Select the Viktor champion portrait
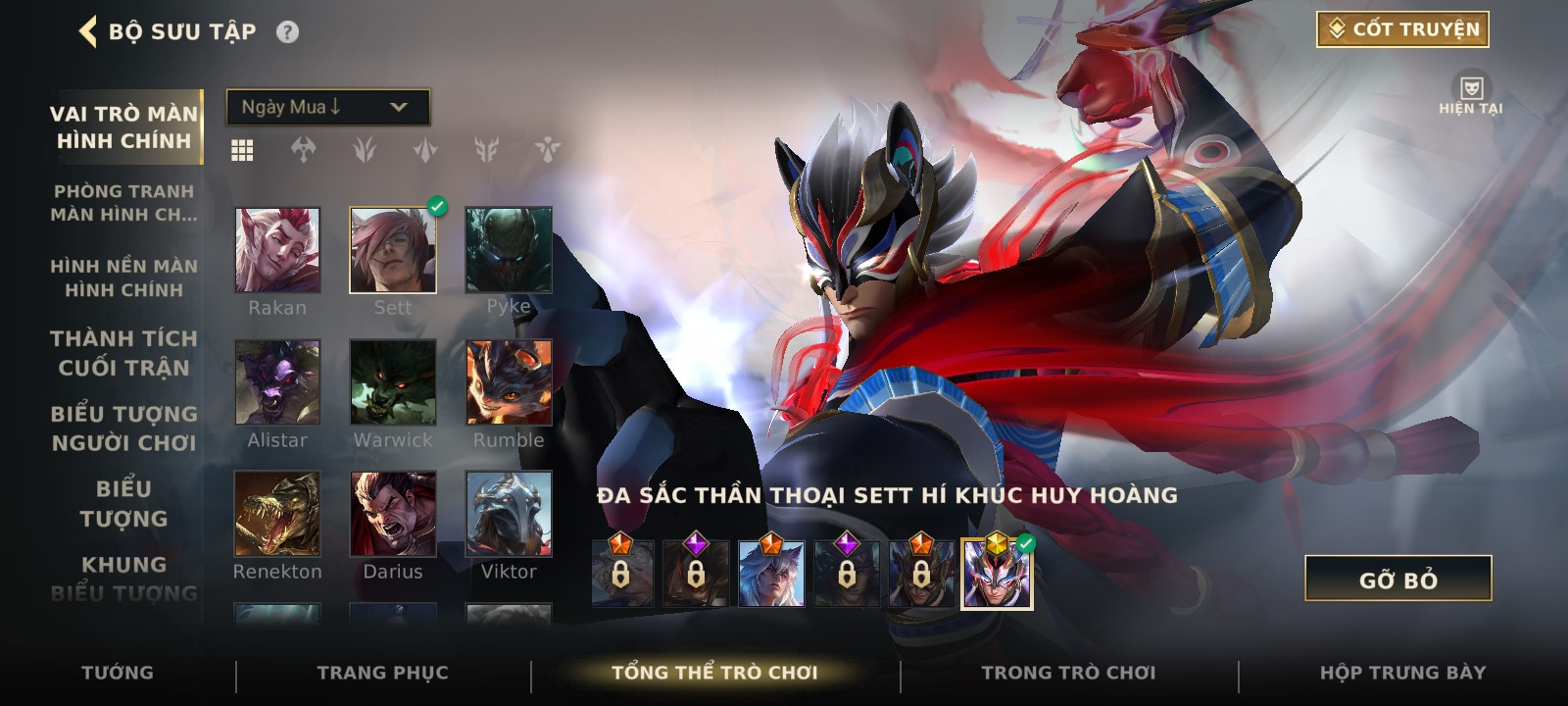Screen dimensions: 1568x706 click(509, 514)
